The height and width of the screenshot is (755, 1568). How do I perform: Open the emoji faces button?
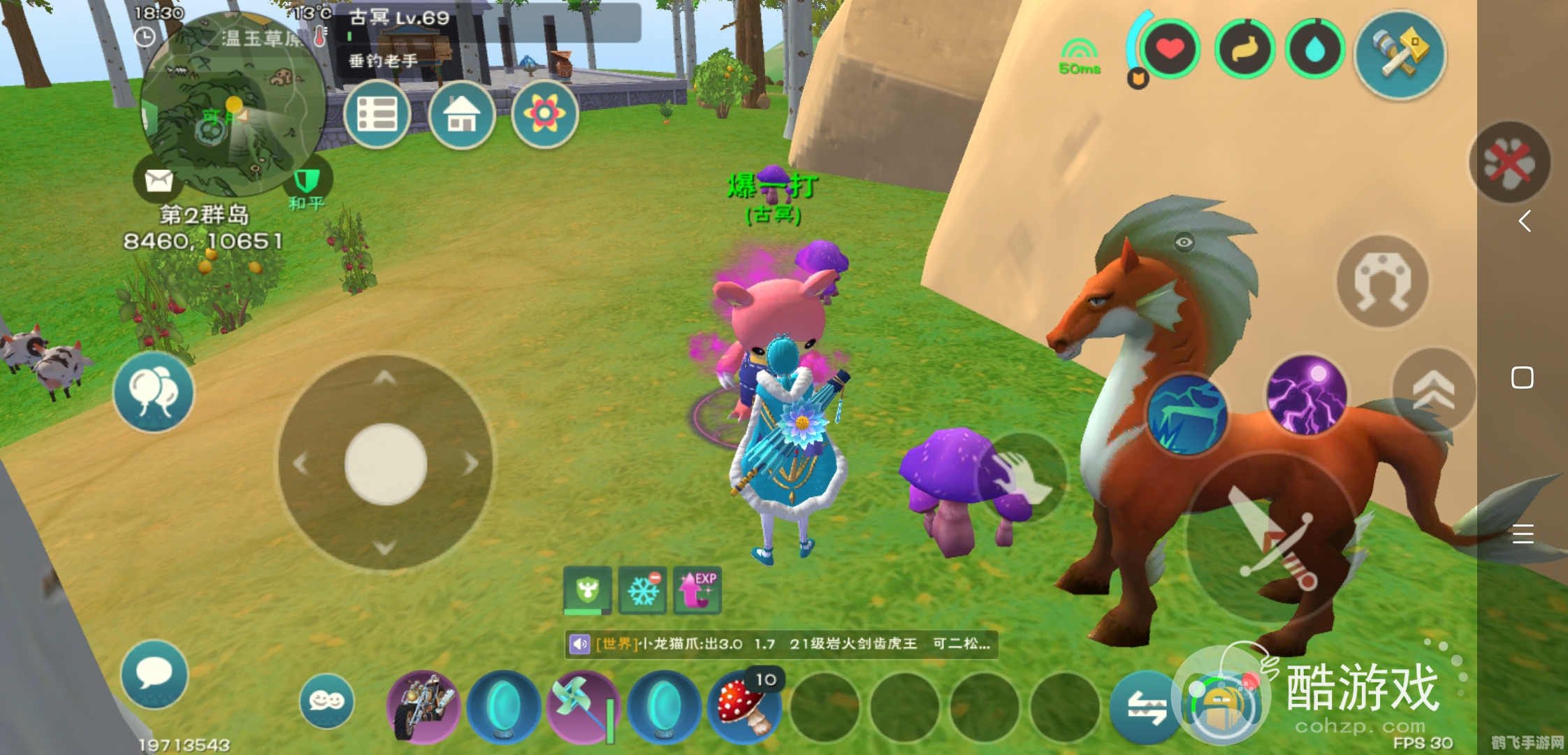pyautogui.click(x=326, y=700)
